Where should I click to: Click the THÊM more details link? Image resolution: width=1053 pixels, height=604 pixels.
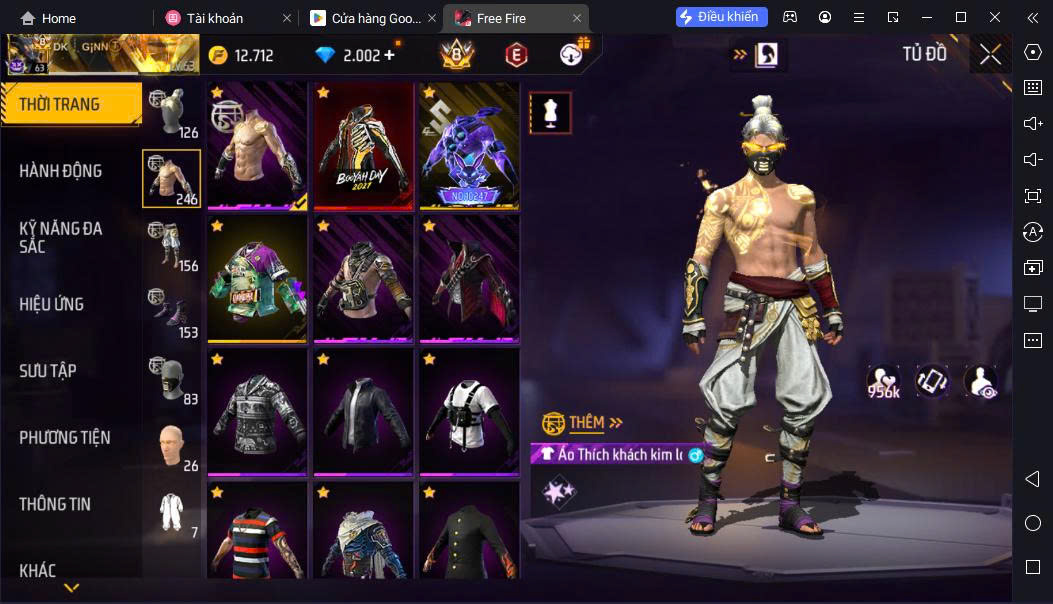[x=583, y=423]
